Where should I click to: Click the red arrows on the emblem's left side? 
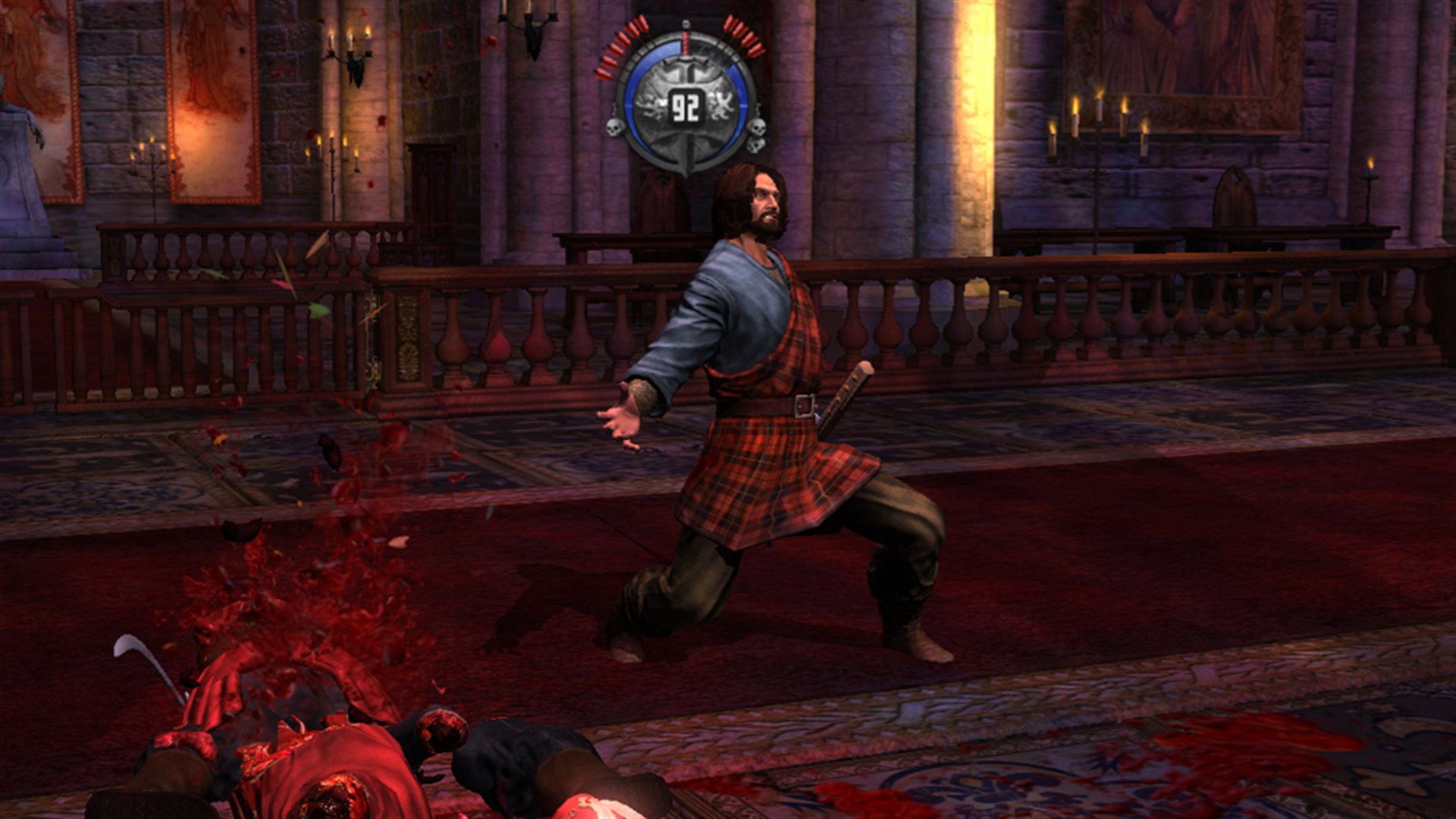click(x=620, y=44)
